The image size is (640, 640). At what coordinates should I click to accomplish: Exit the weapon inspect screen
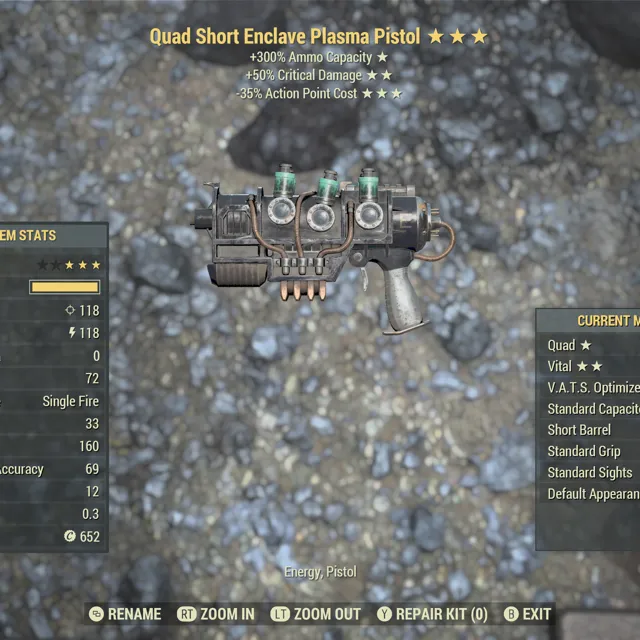pyautogui.click(x=527, y=614)
